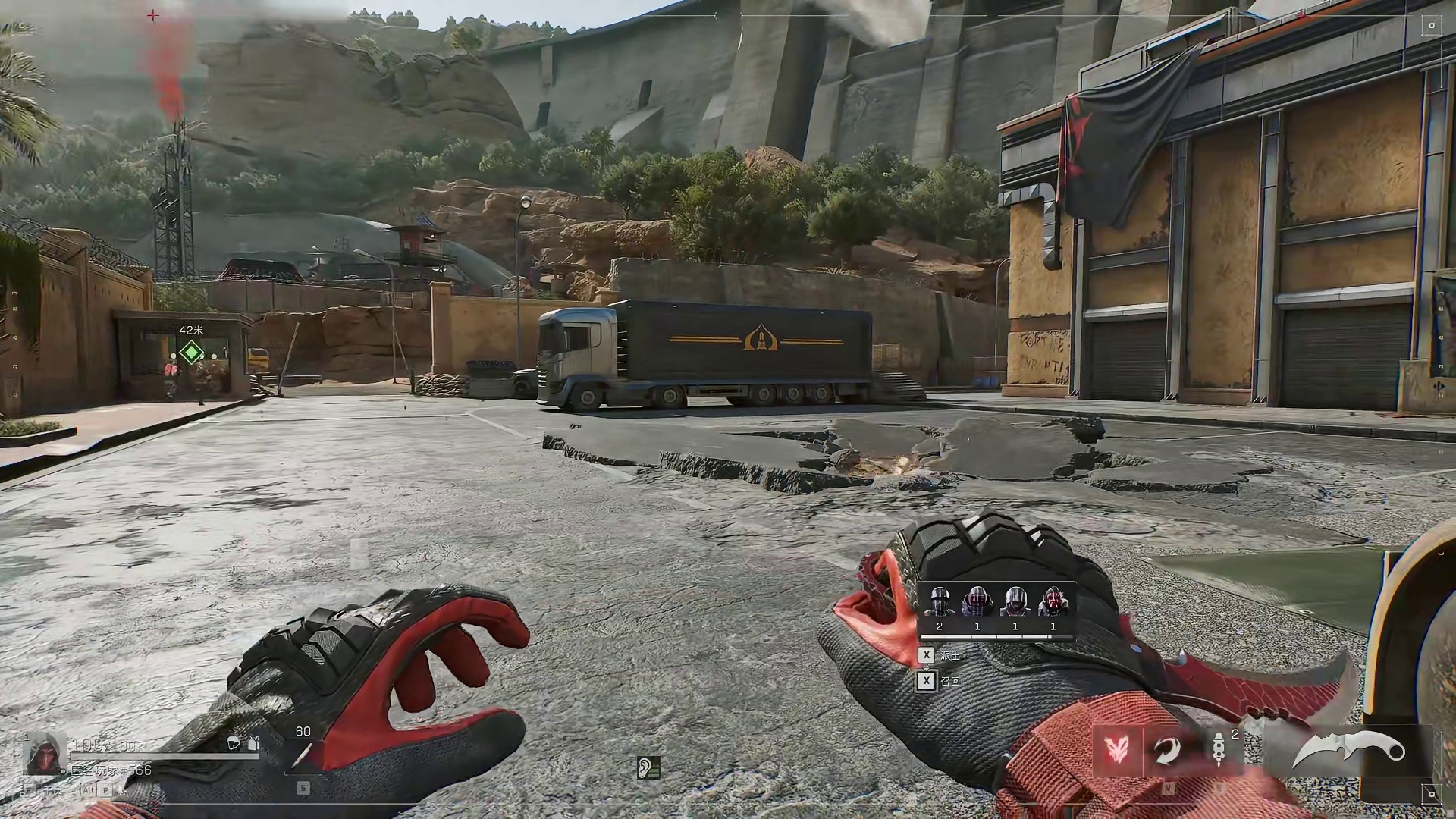Trigger the curved arrow ability icon
The image size is (1456, 819).
click(1169, 751)
